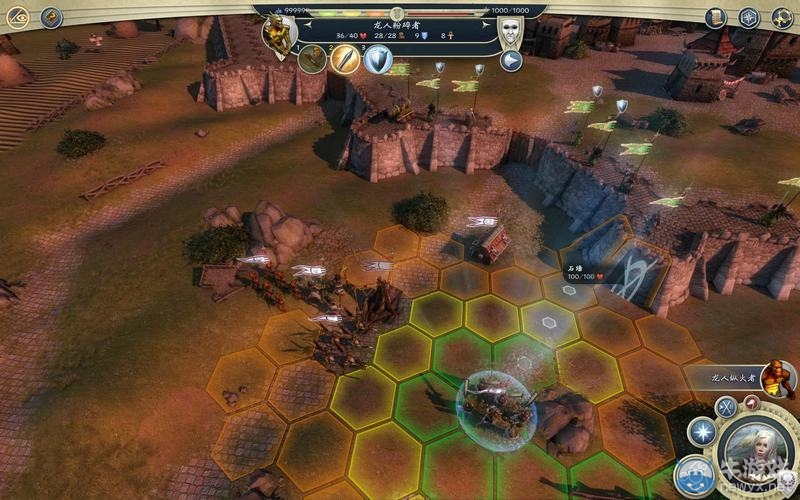The height and width of the screenshot is (500, 800).
Task: Open the diamond icon button beside the eye
Action: tap(51, 17)
